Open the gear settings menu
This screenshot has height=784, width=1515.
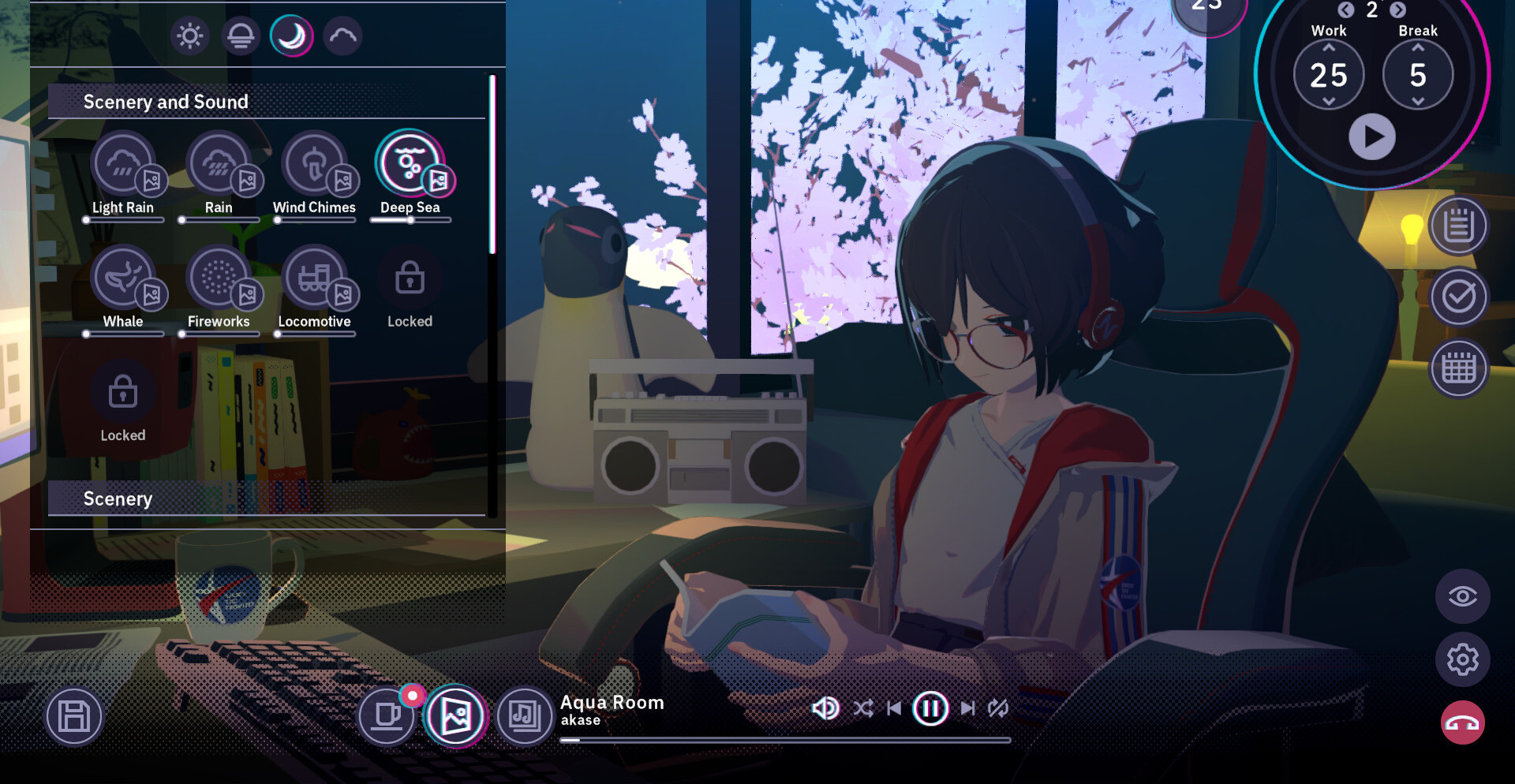pyautogui.click(x=1462, y=659)
